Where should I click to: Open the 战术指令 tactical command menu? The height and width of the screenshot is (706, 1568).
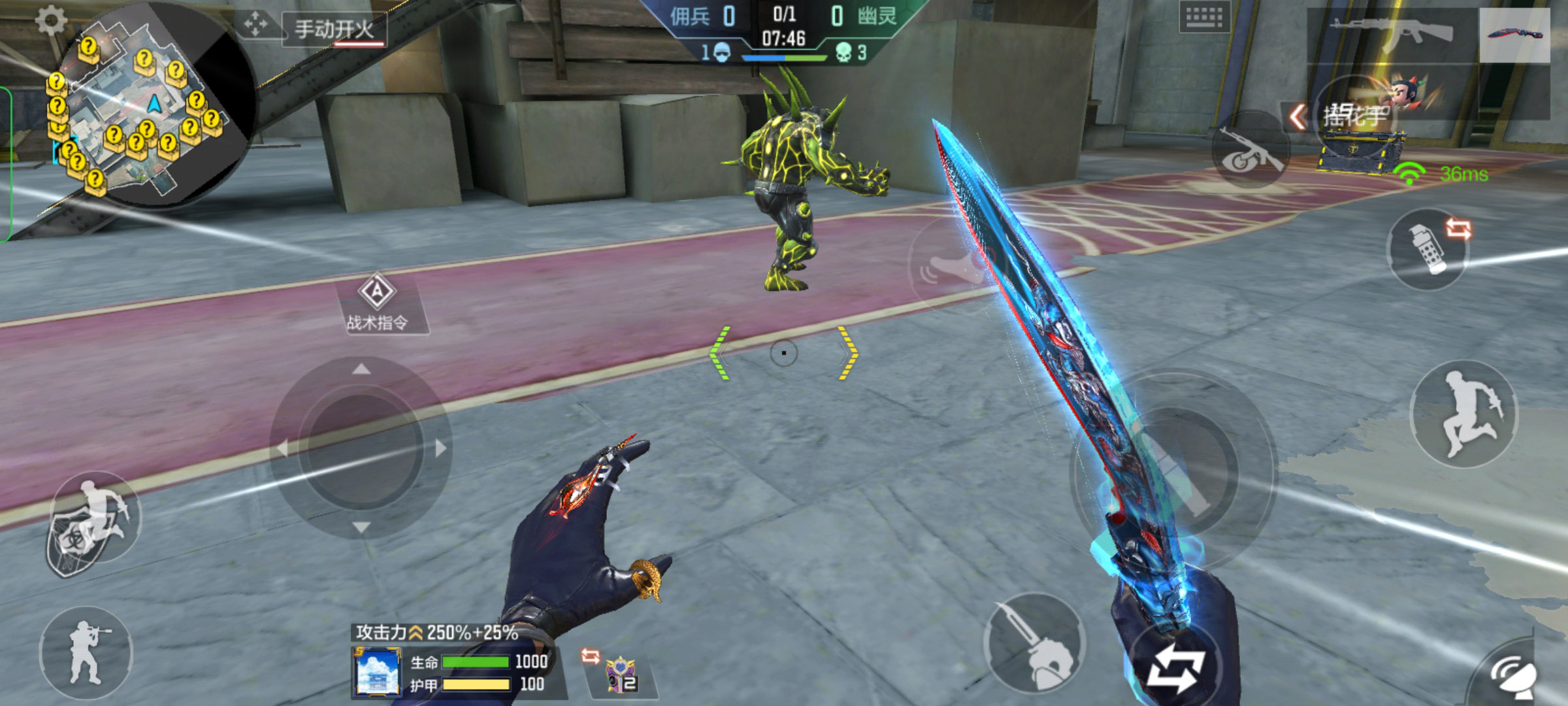coord(378,303)
